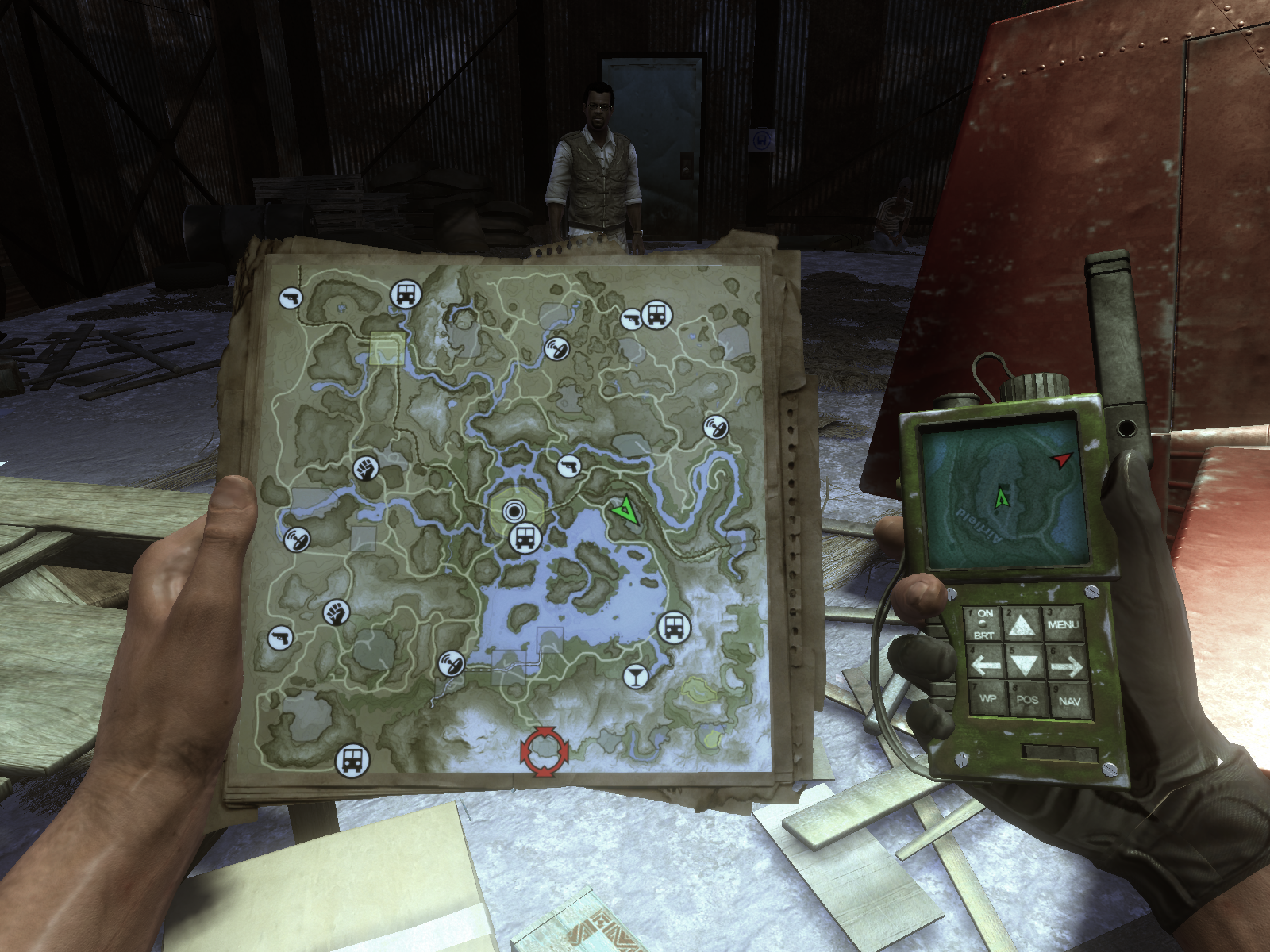This screenshot has height=952, width=1270.
Task: Toggle the ON BRT key on the GPS
Action: [x=984, y=624]
